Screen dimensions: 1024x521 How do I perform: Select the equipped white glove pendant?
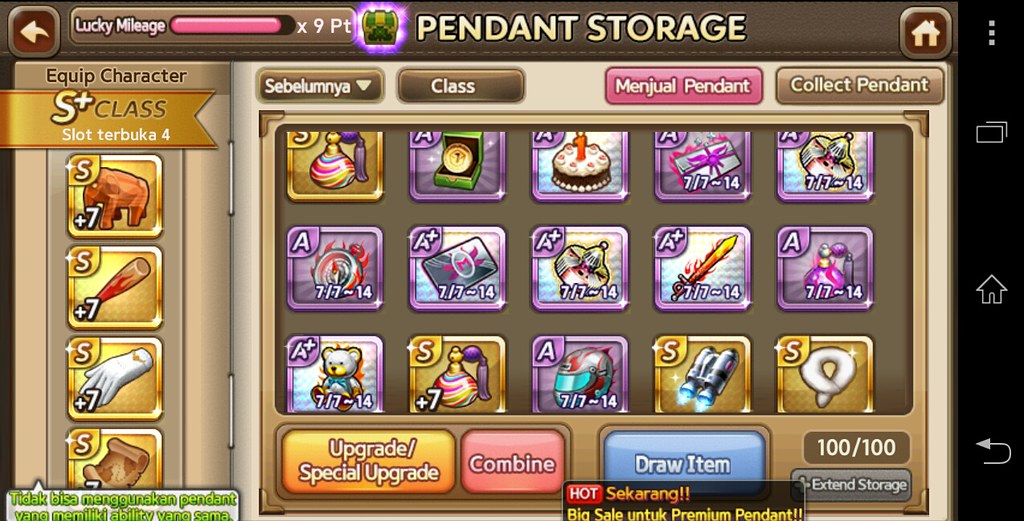coord(114,377)
